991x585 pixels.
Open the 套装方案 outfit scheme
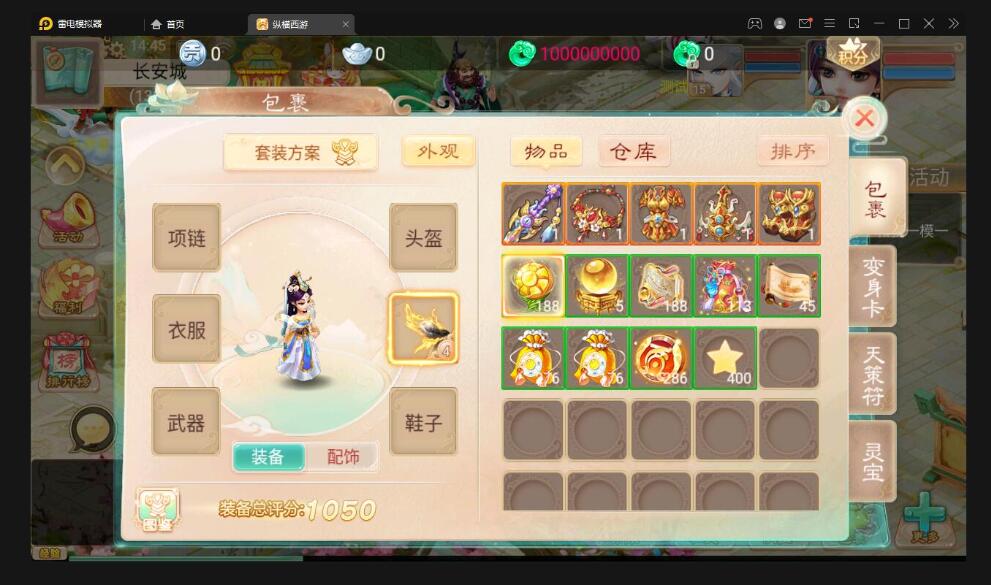(300, 152)
